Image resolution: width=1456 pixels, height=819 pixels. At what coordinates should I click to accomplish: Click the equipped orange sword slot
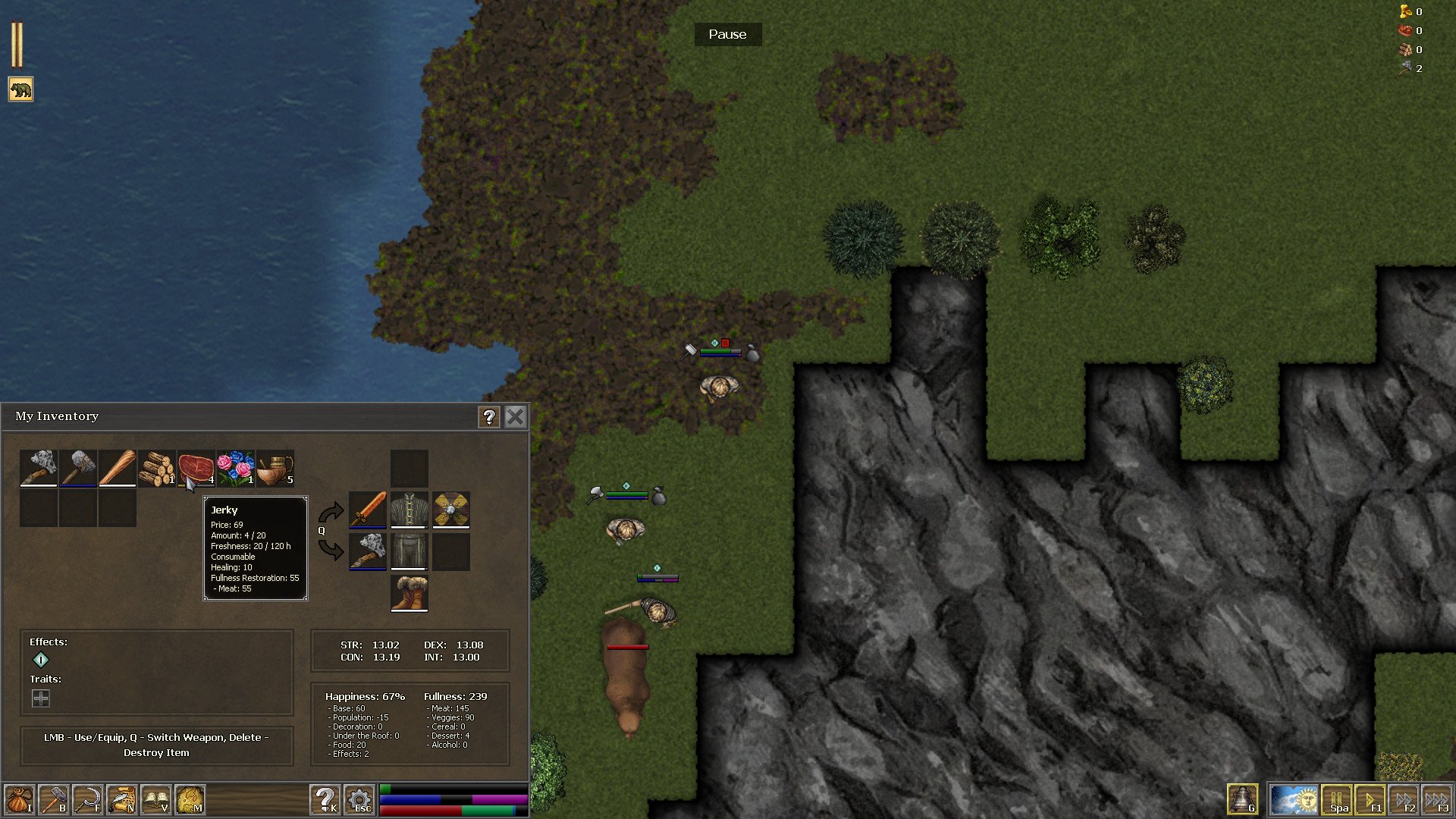[368, 510]
